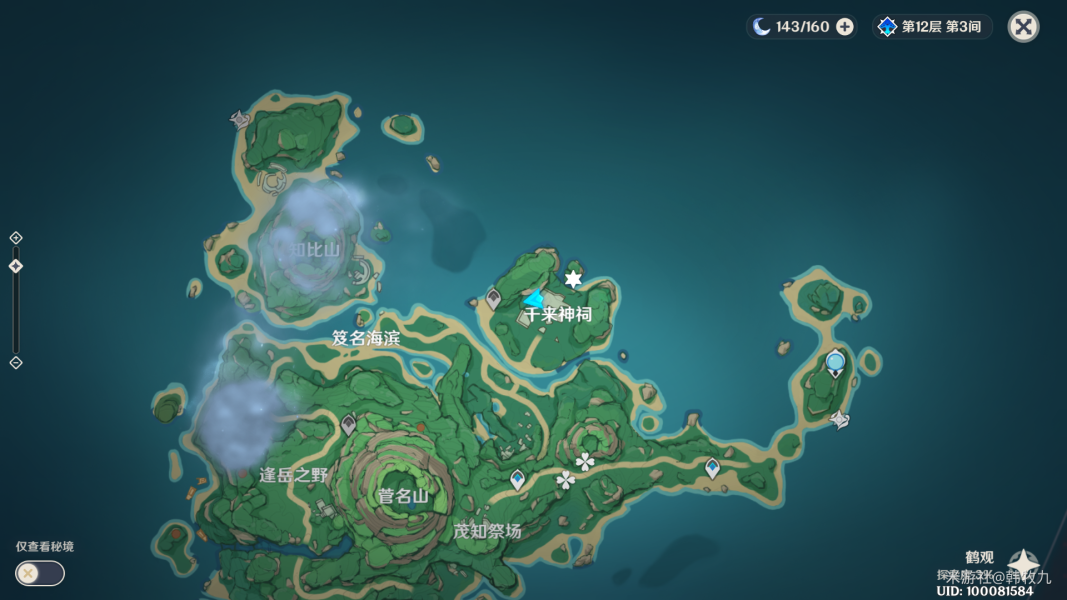Viewport: 1067px width, 600px height.
Task: Click the map zoom slider handle
Action: pyautogui.click(x=16, y=266)
